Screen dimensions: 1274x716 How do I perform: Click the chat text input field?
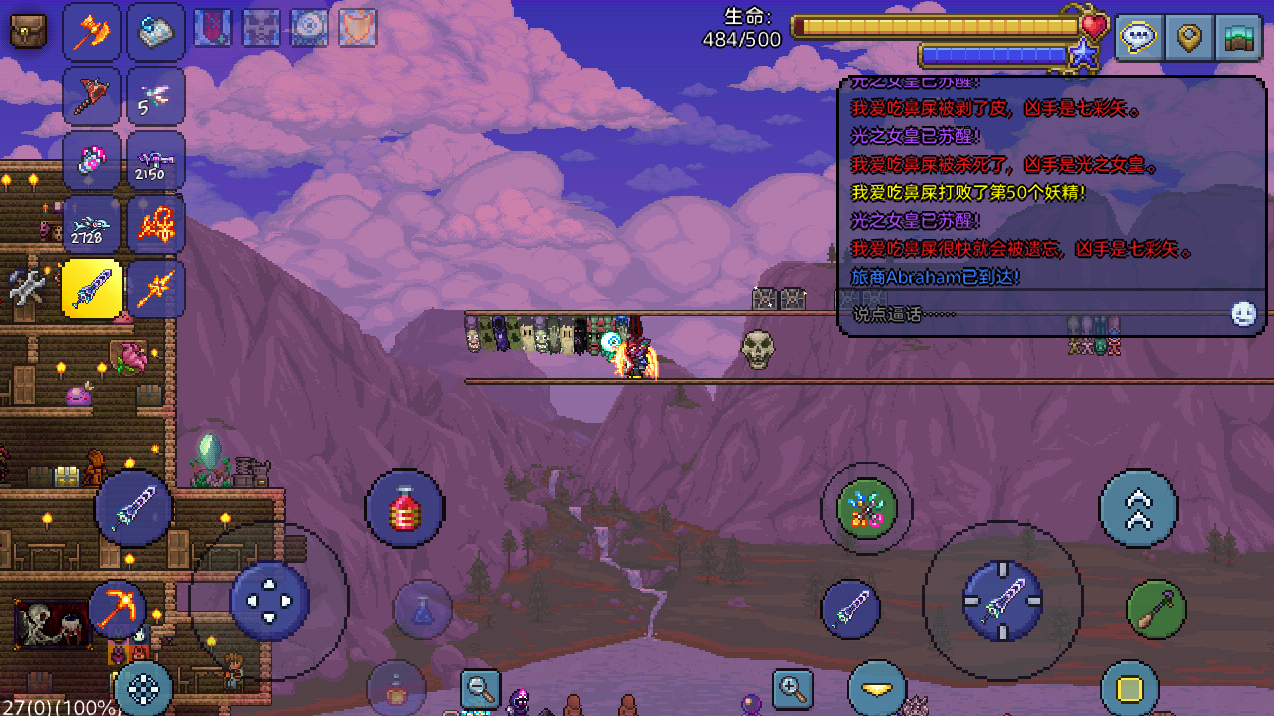click(1030, 314)
